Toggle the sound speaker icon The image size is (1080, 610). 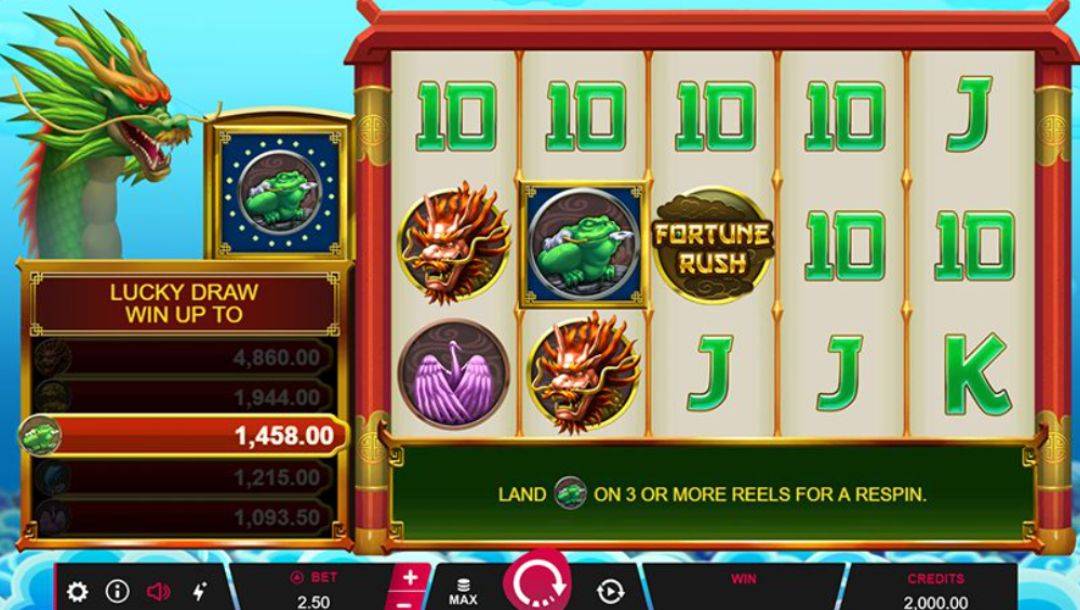coord(158,592)
